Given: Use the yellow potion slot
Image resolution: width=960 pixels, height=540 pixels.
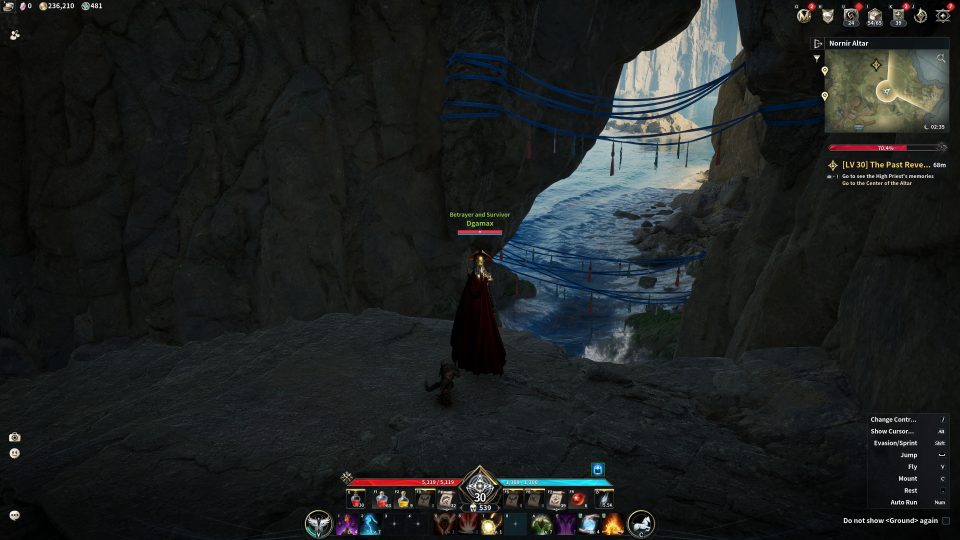Looking at the screenshot, I should click(x=403, y=500).
